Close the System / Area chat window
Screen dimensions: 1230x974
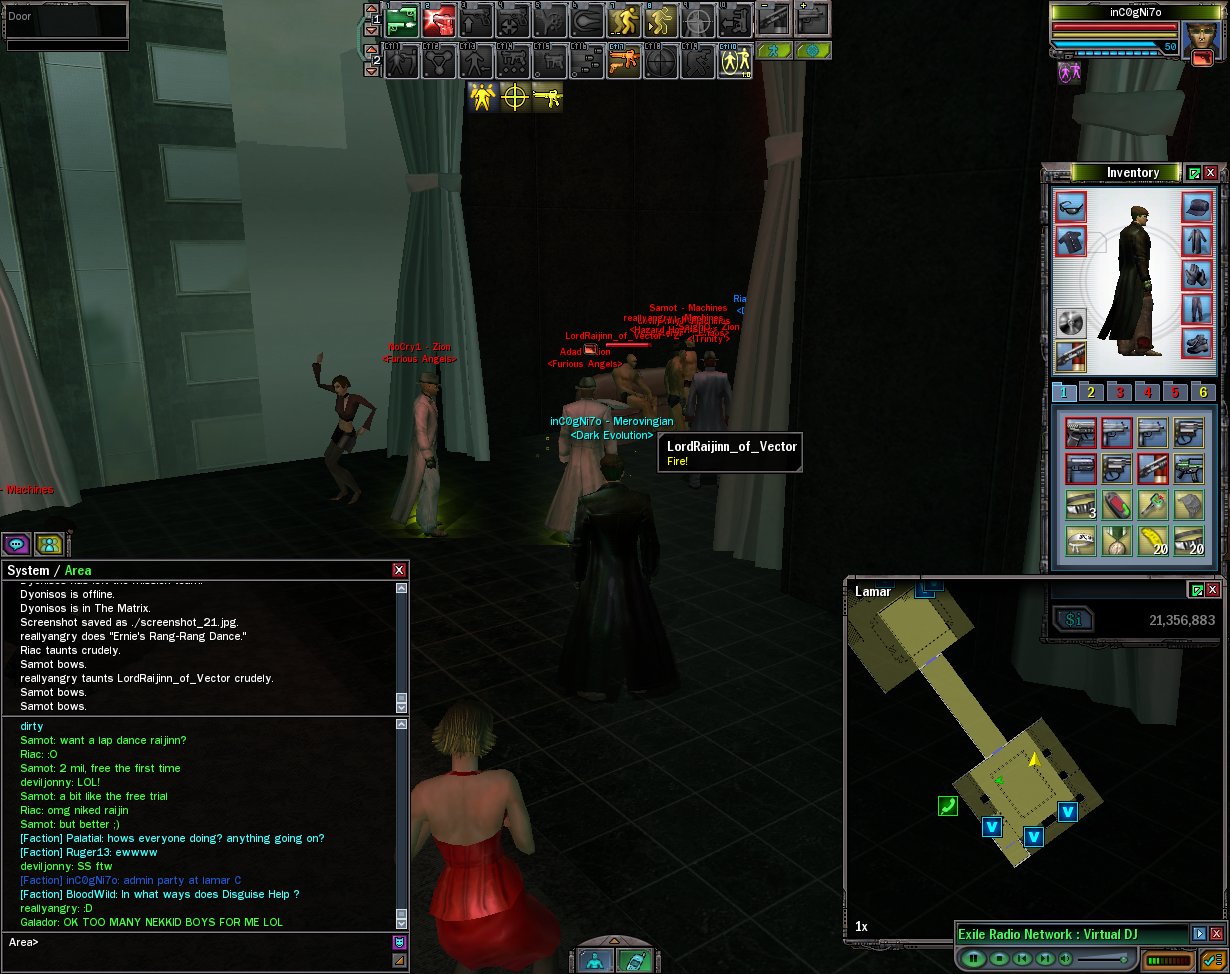pos(399,570)
